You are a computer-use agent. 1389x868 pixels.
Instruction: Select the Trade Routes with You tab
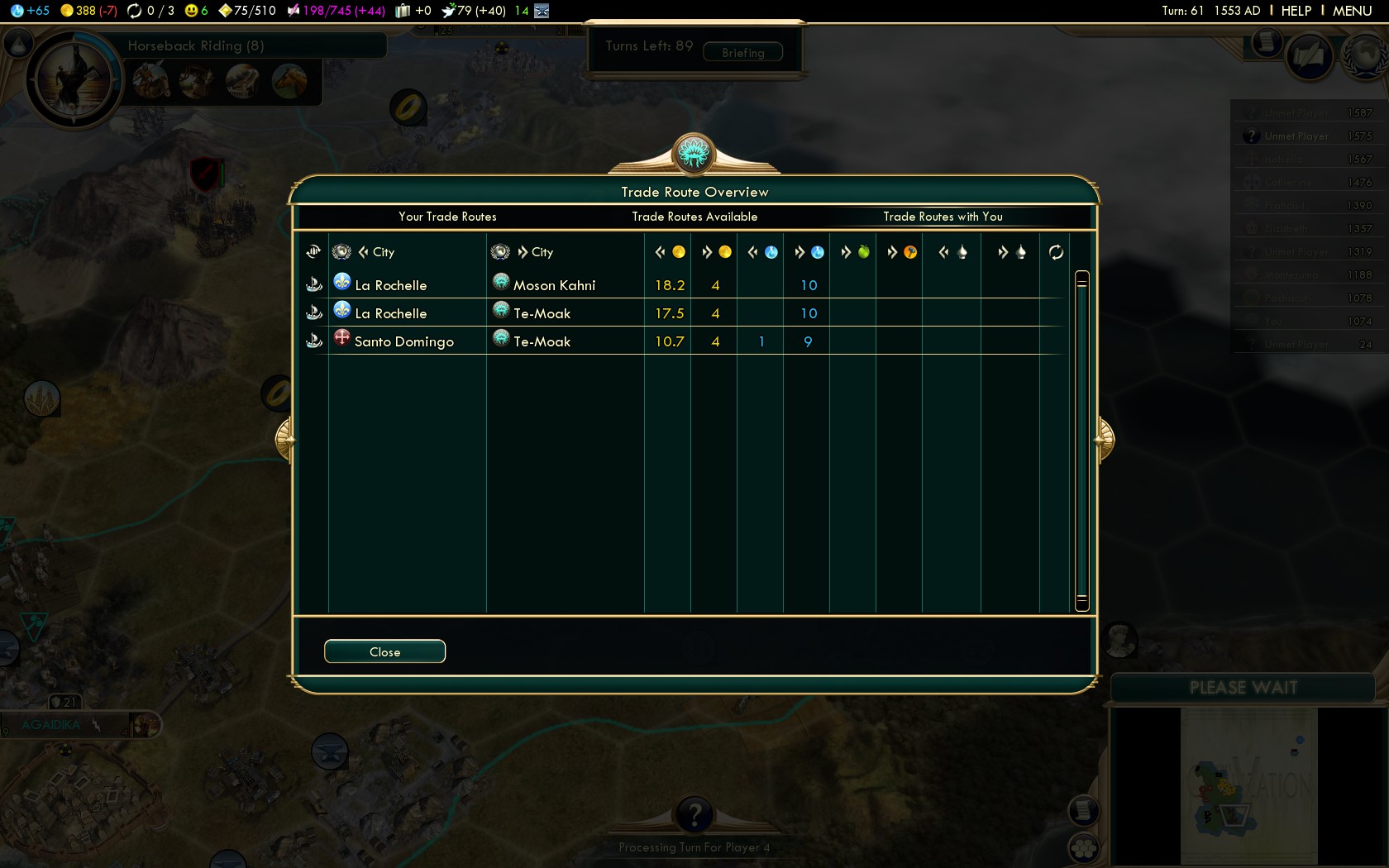[x=943, y=217]
